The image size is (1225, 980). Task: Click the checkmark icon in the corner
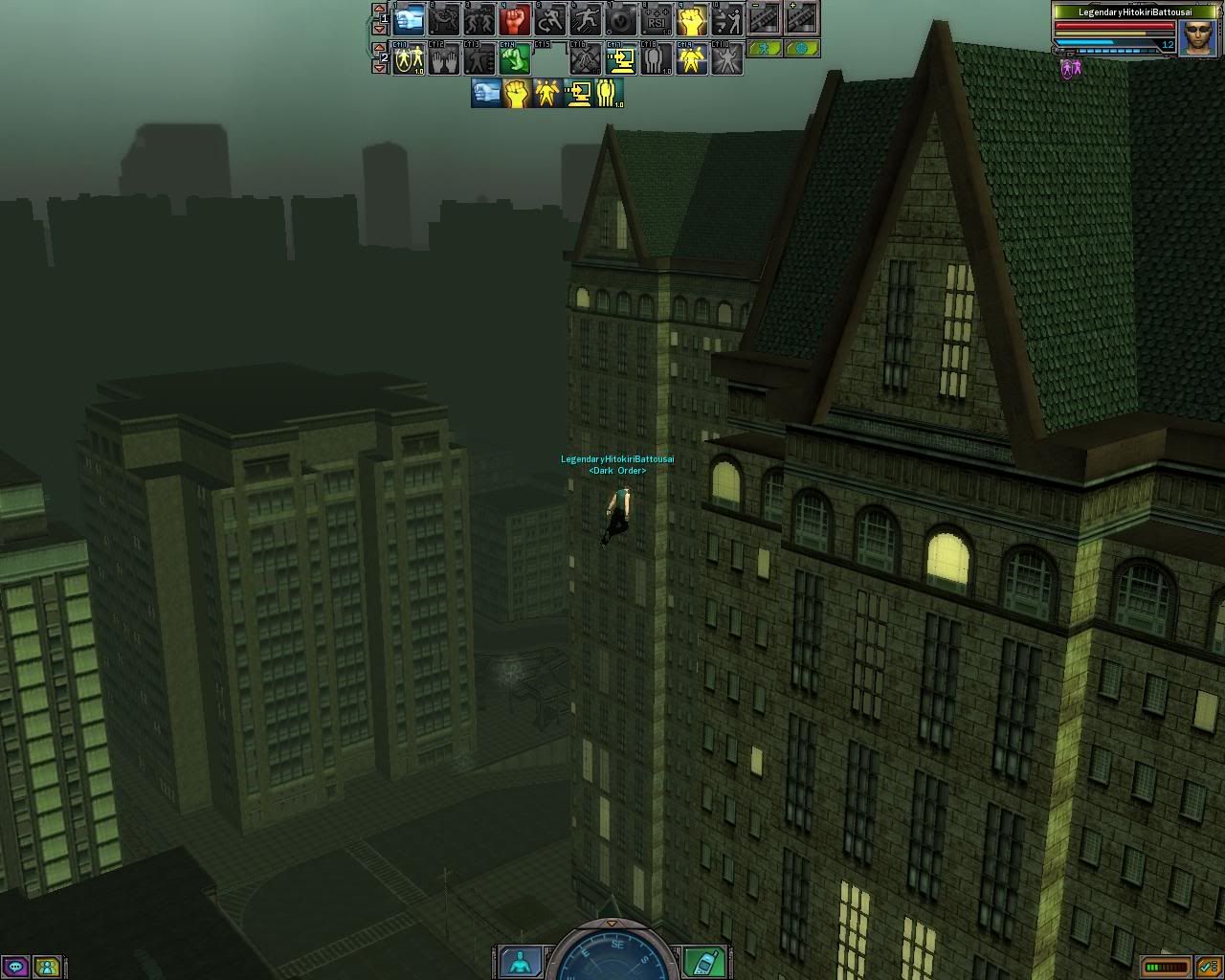point(1208,968)
